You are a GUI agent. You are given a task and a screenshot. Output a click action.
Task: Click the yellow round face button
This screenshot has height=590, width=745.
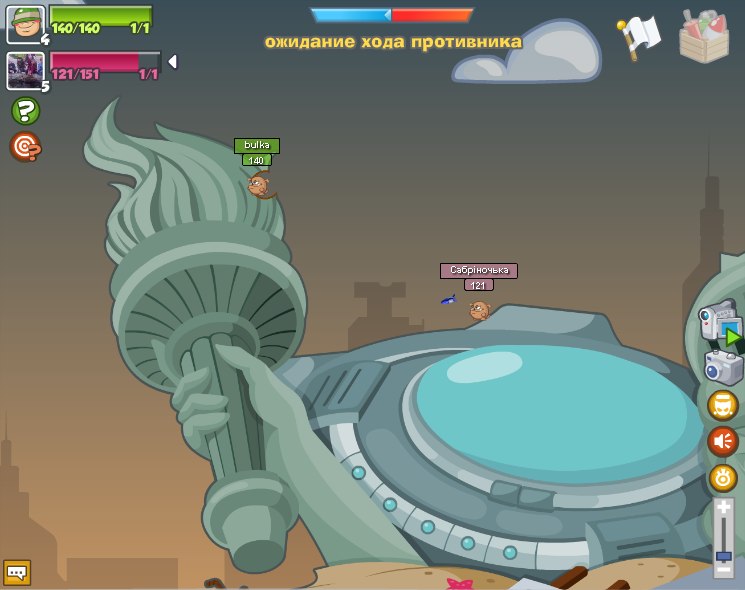[x=722, y=405]
